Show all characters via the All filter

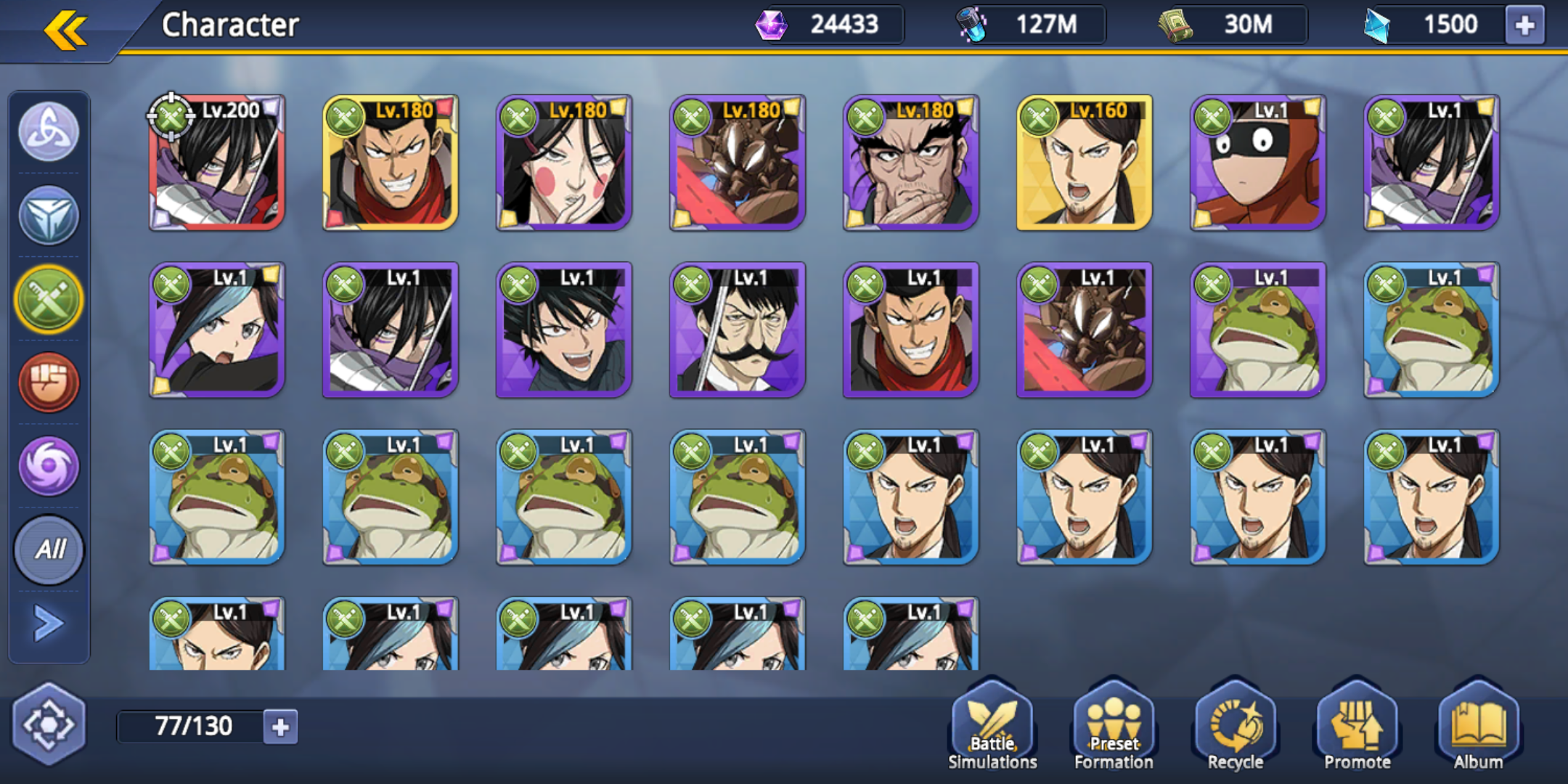(48, 550)
